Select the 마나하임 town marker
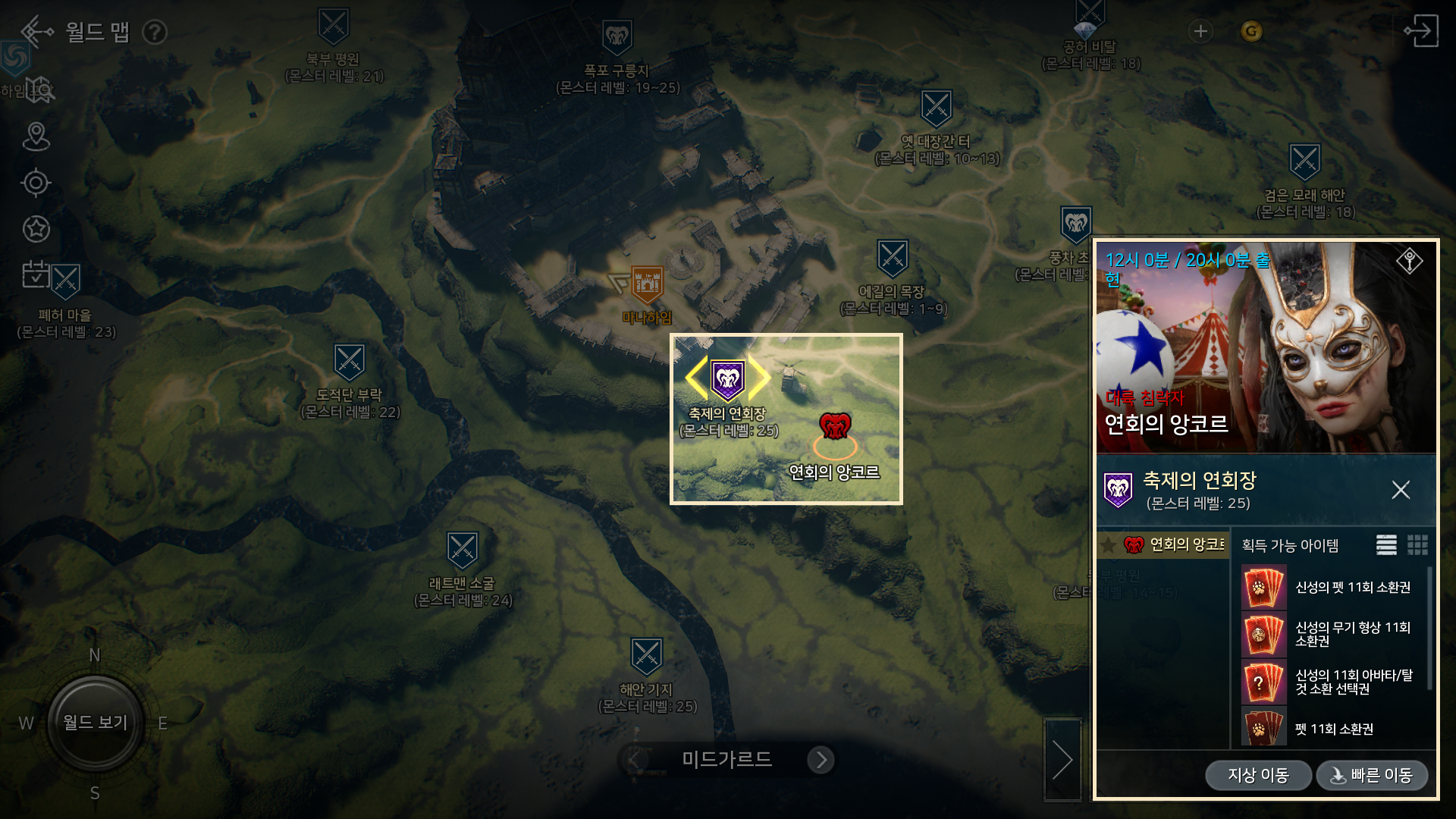This screenshot has height=819, width=1456. coord(647,284)
